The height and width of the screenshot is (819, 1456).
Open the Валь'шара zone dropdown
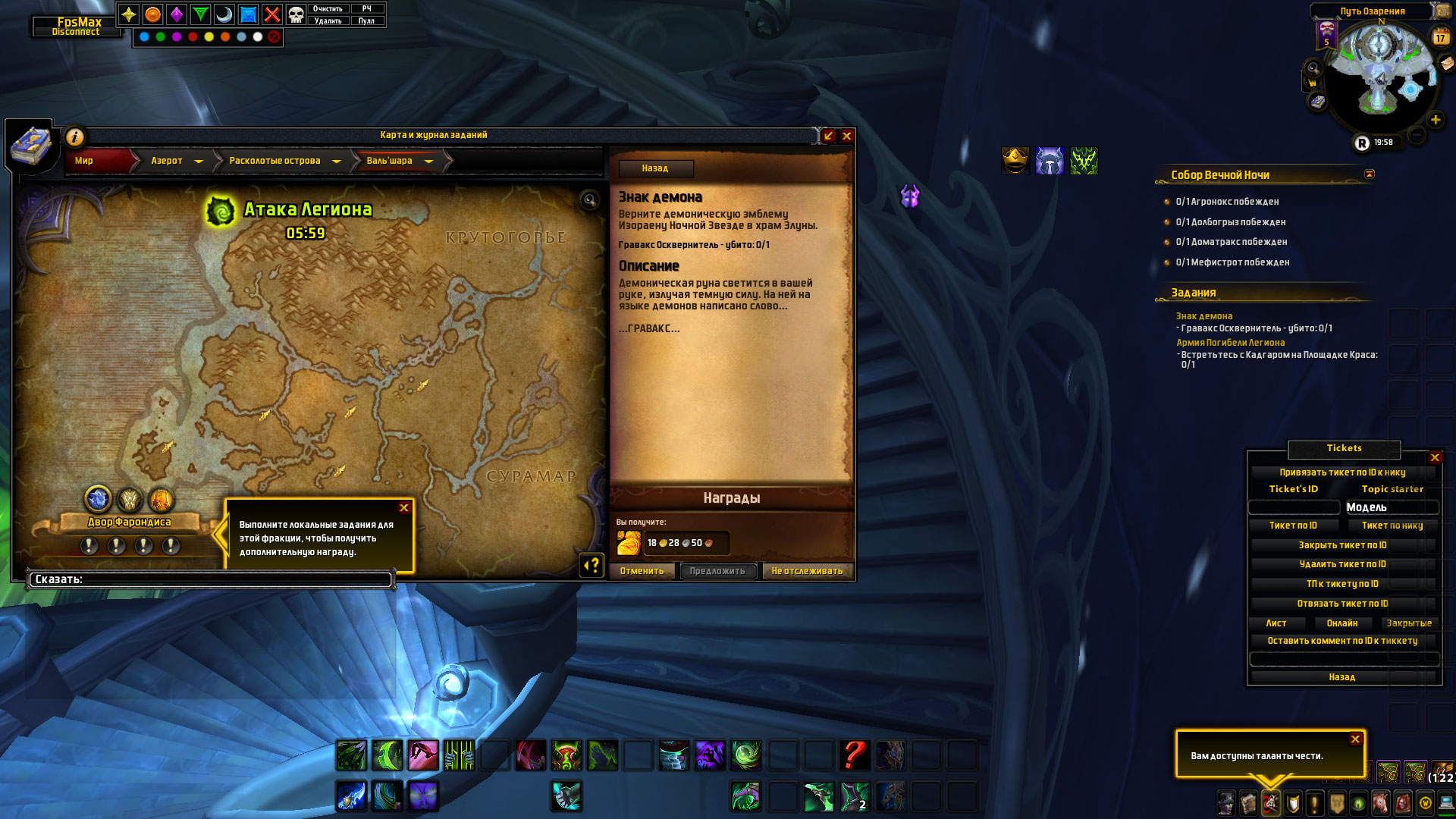[429, 162]
